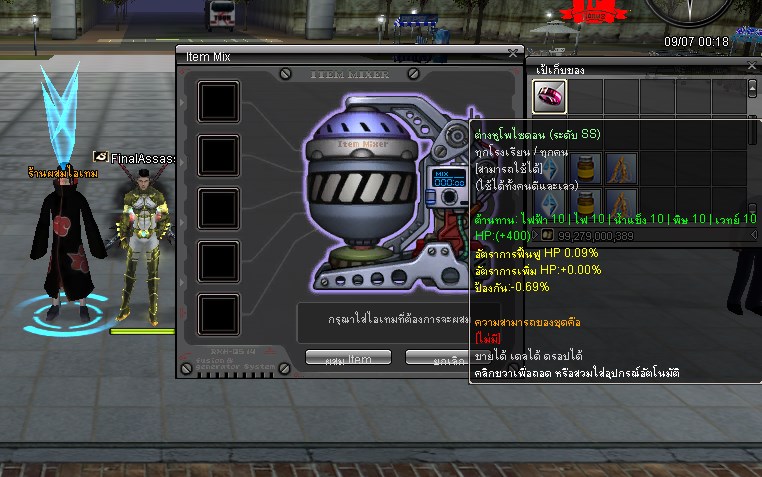Select the pink ring in inventory
The height and width of the screenshot is (477, 762).
click(x=549, y=97)
